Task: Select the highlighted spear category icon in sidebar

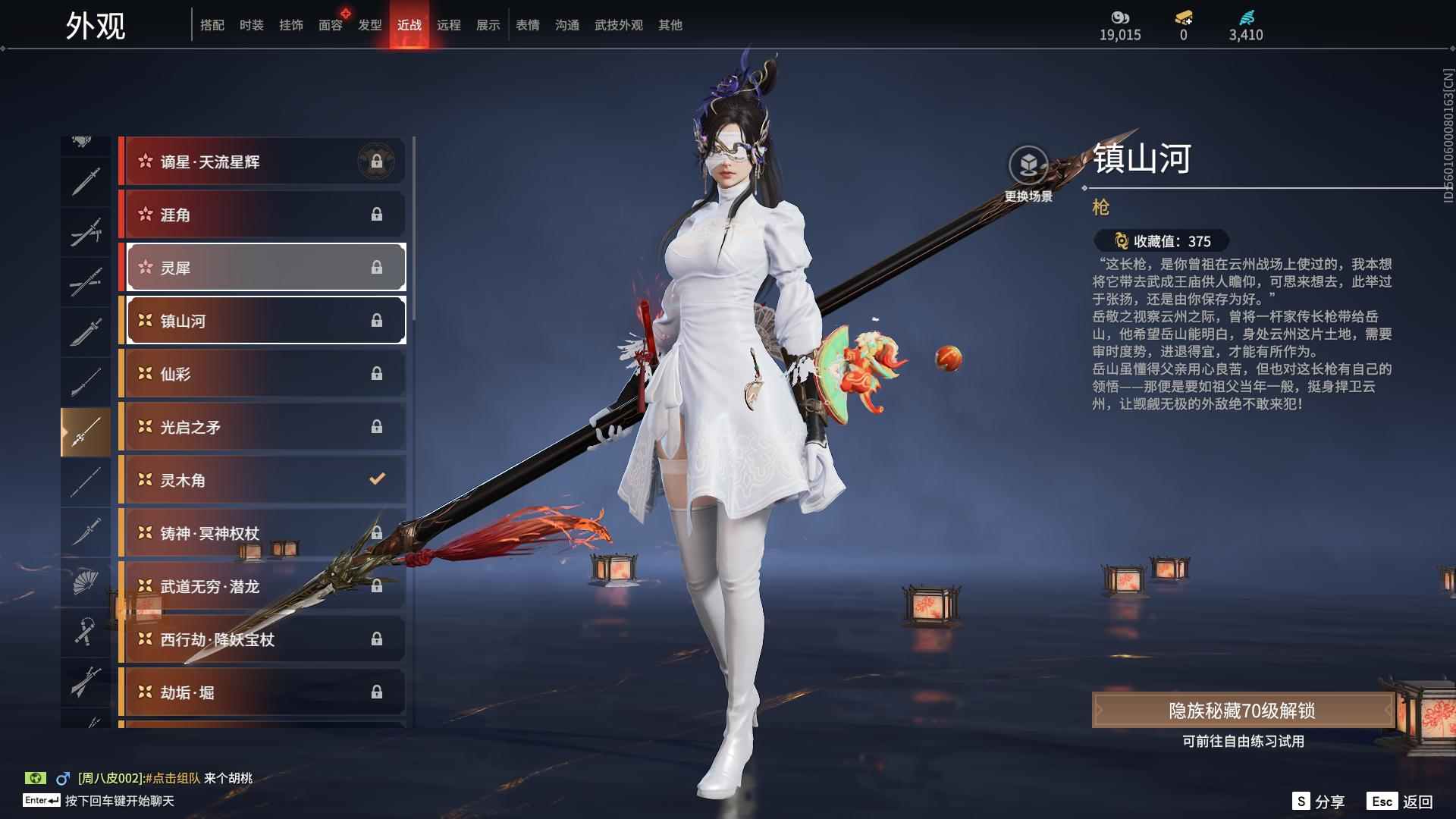Action: (86, 431)
